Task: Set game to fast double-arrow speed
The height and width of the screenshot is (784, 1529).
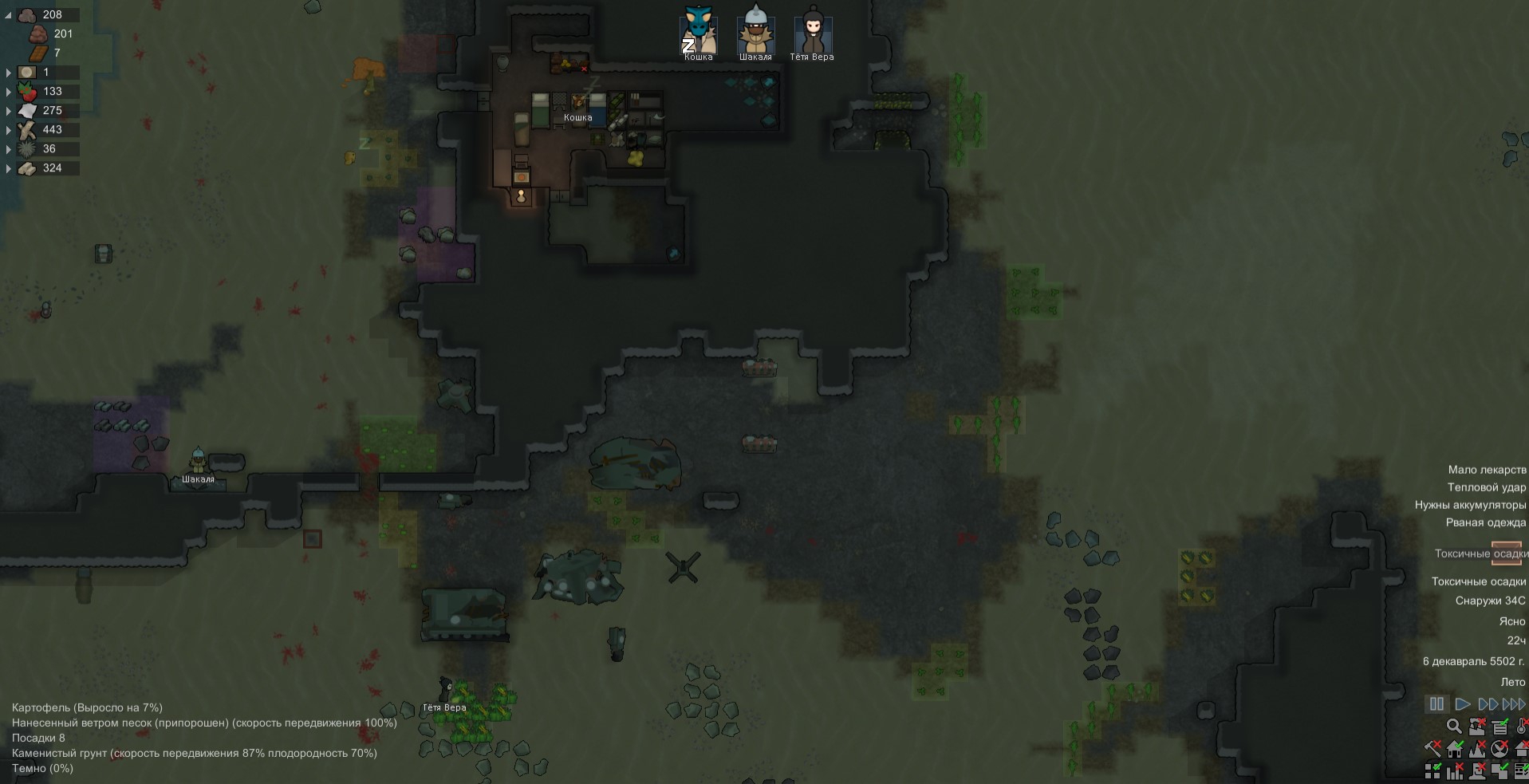Action: click(1488, 704)
